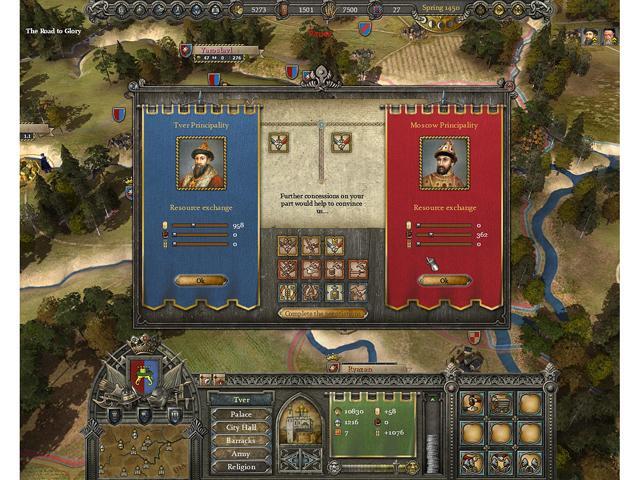Open the City Hall menu

241,427
